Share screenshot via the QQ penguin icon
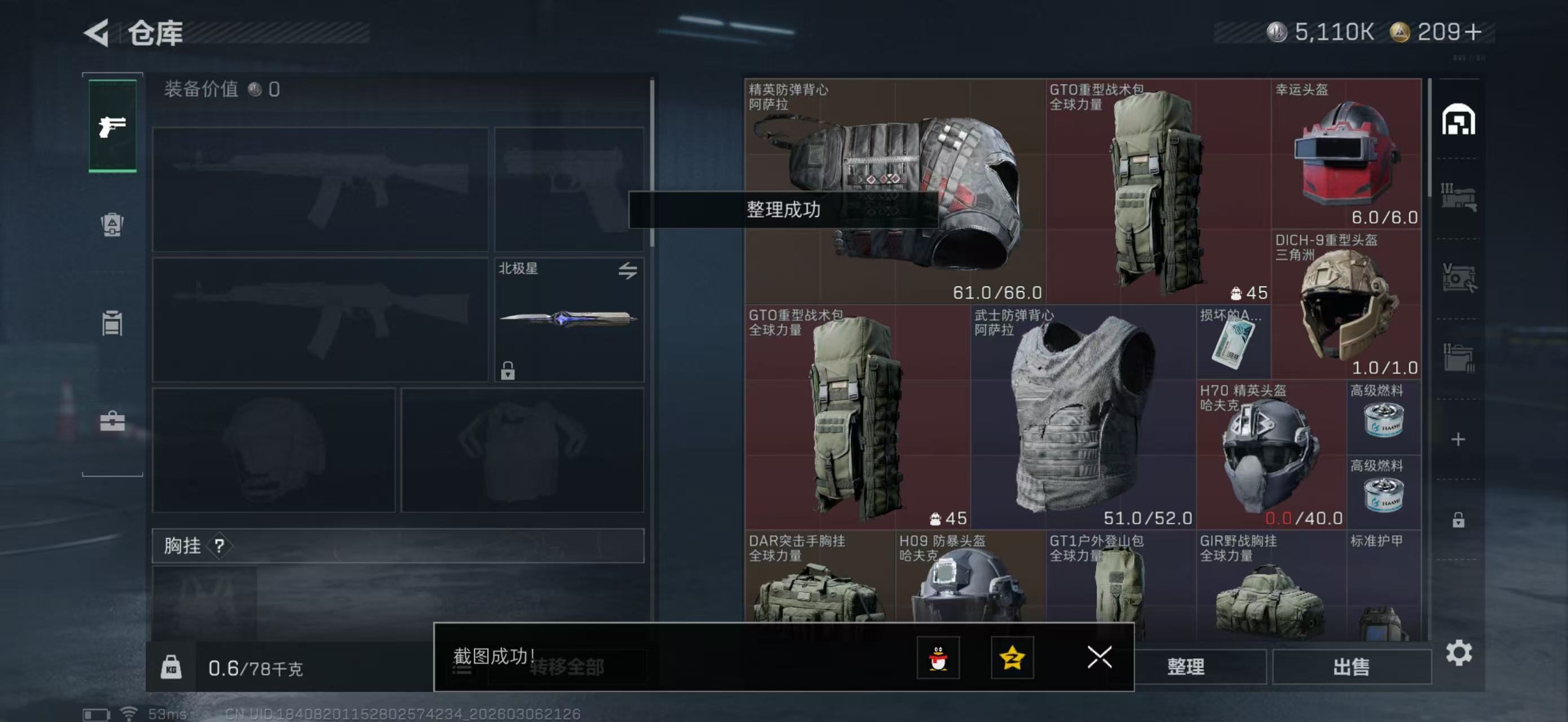This screenshot has width=1568, height=722. (939, 658)
